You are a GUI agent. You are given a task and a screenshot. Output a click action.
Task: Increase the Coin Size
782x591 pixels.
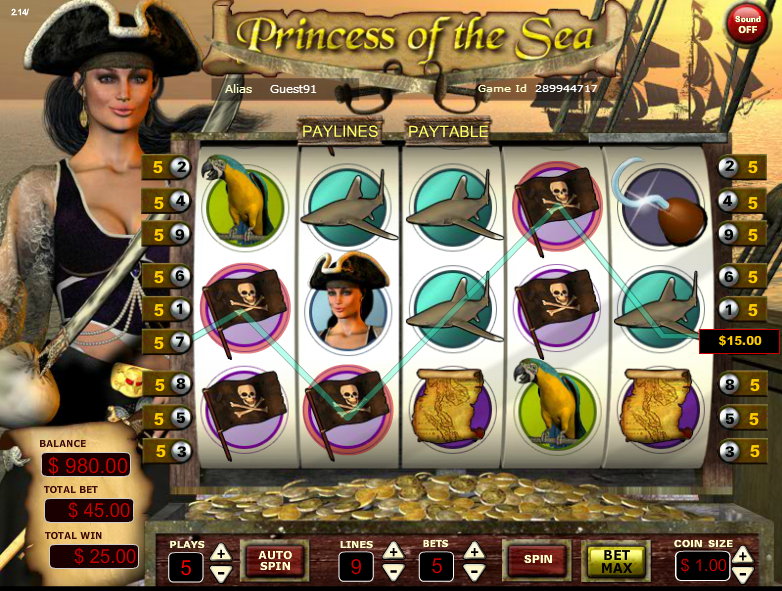pyautogui.click(x=742, y=553)
